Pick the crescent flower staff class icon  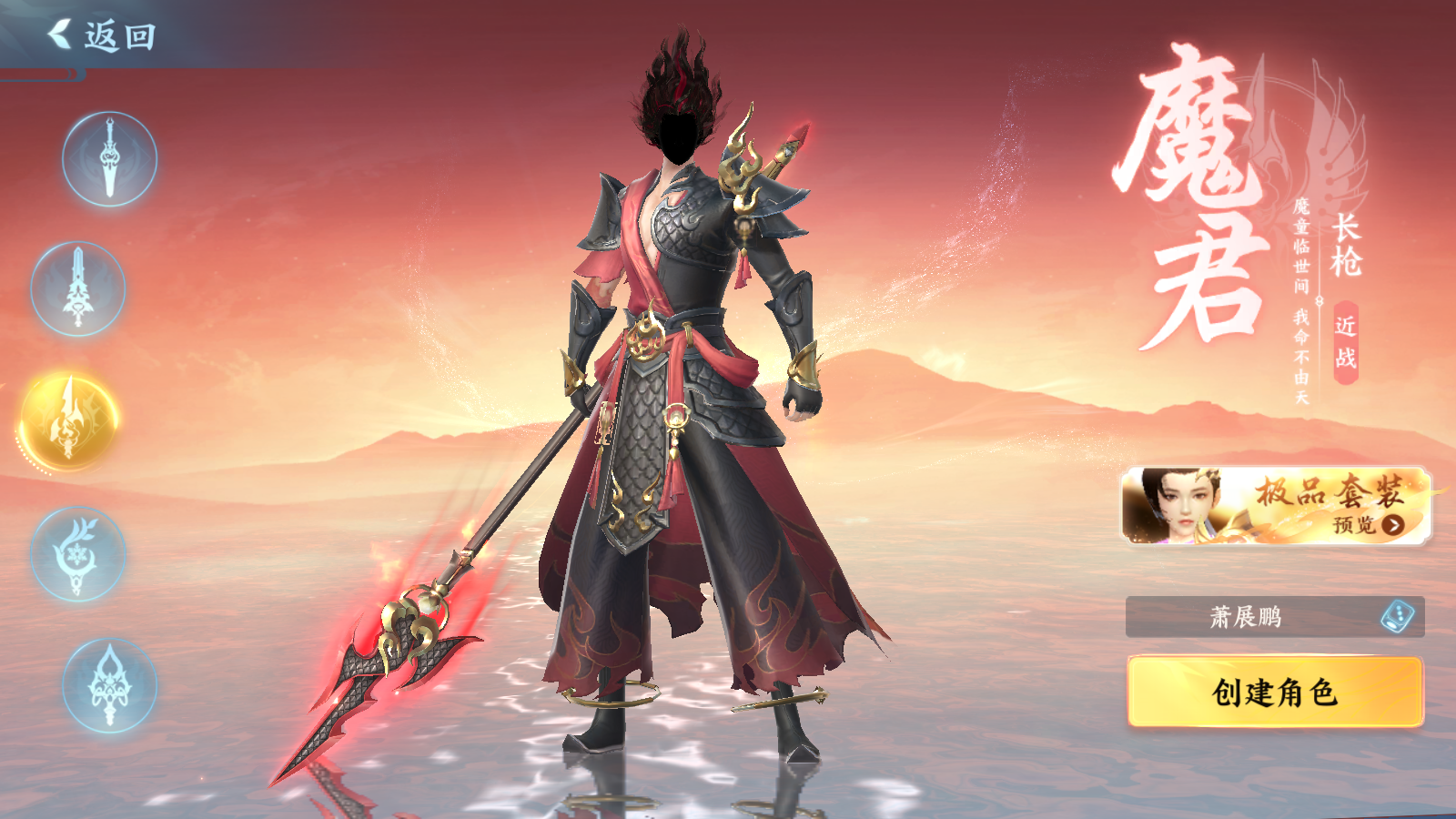(78, 553)
